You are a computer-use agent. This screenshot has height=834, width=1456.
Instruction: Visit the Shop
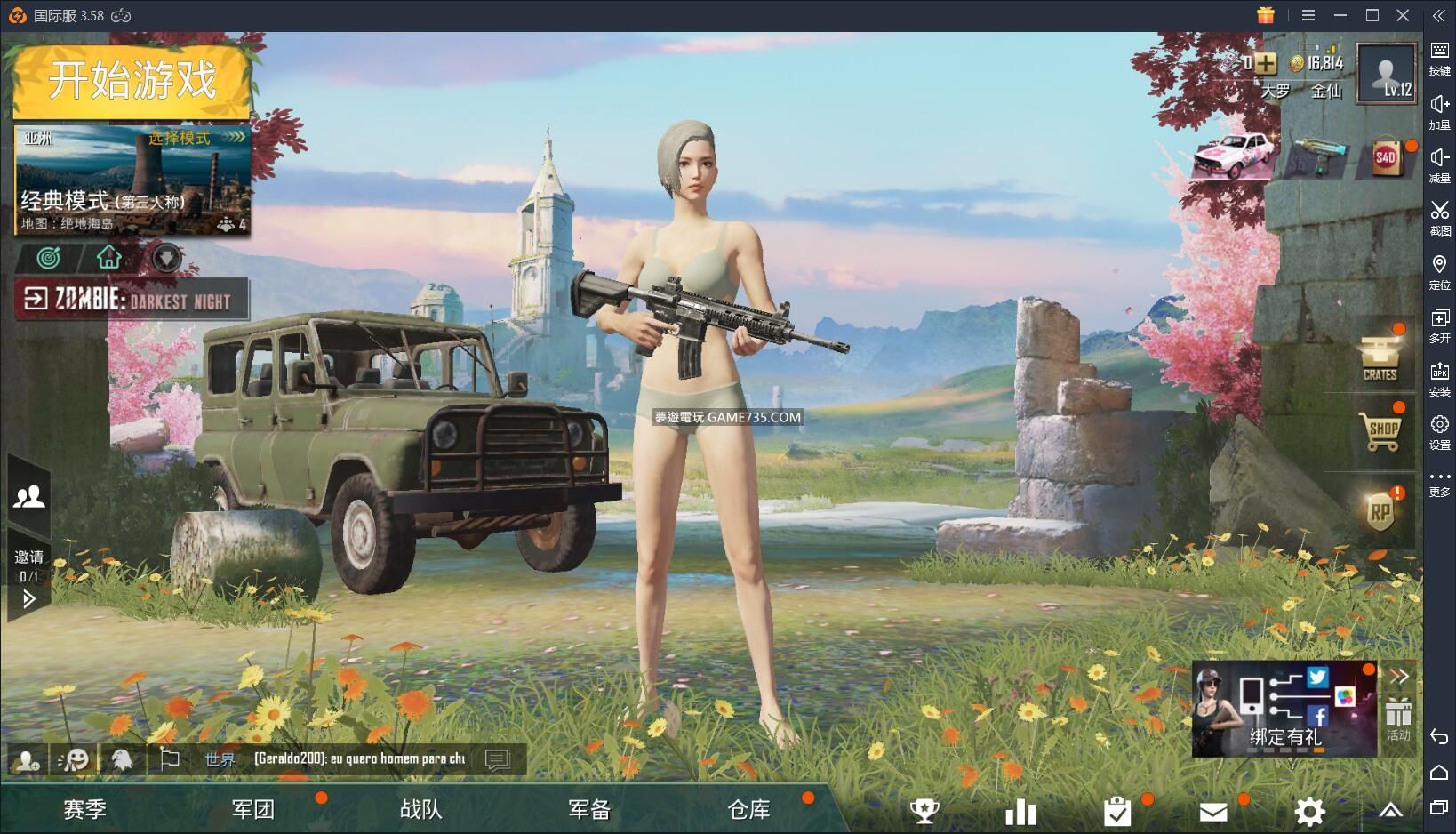(x=1381, y=430)
